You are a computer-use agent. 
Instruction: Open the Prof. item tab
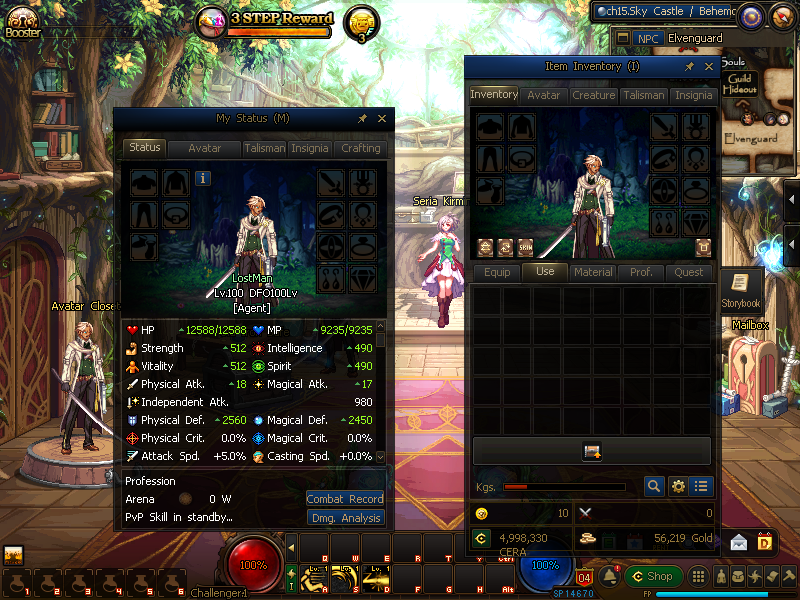641,272
